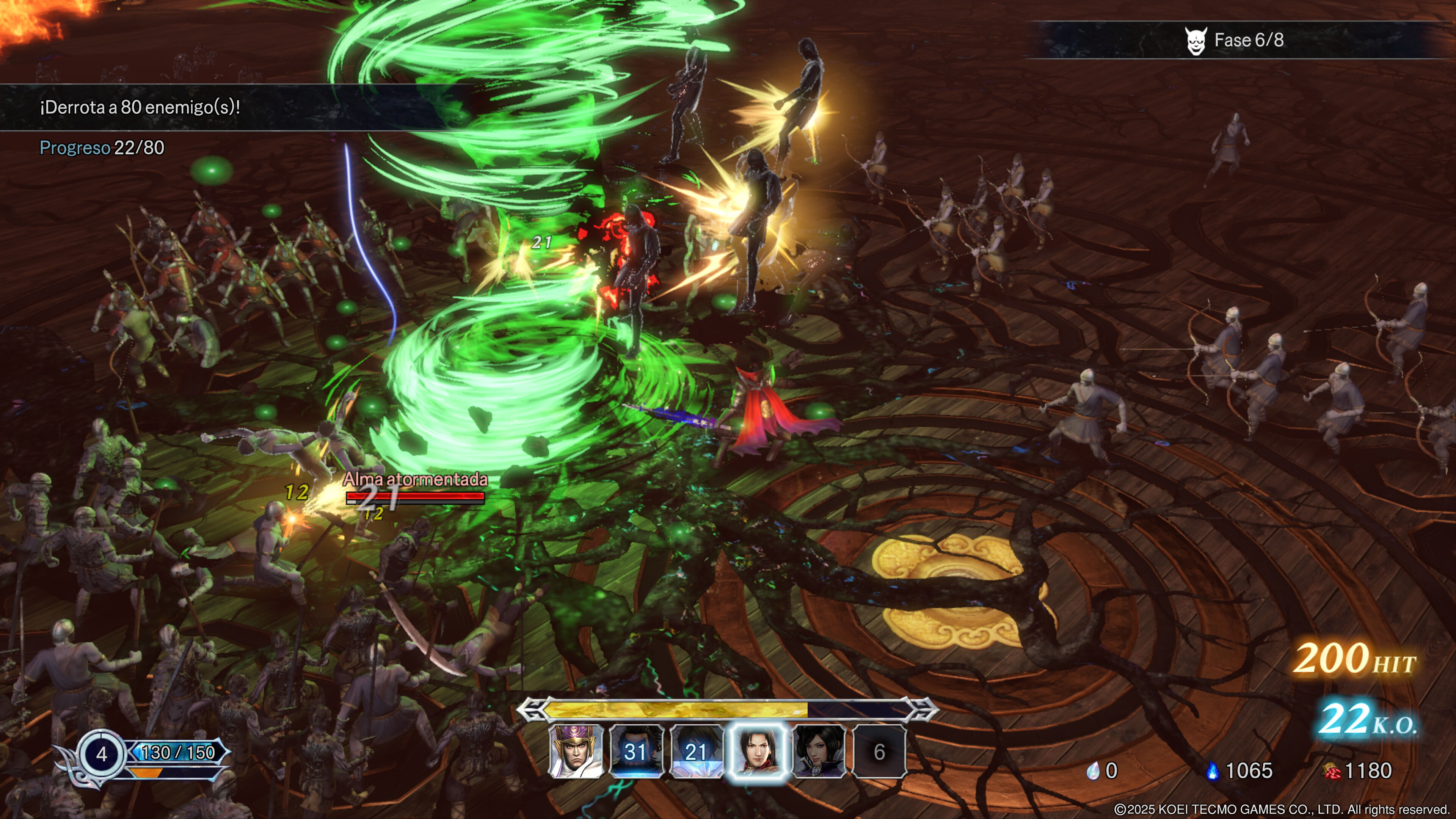Select the round level 4 emblem
Screen dimensions: 1456x819
tap(102, 753)
